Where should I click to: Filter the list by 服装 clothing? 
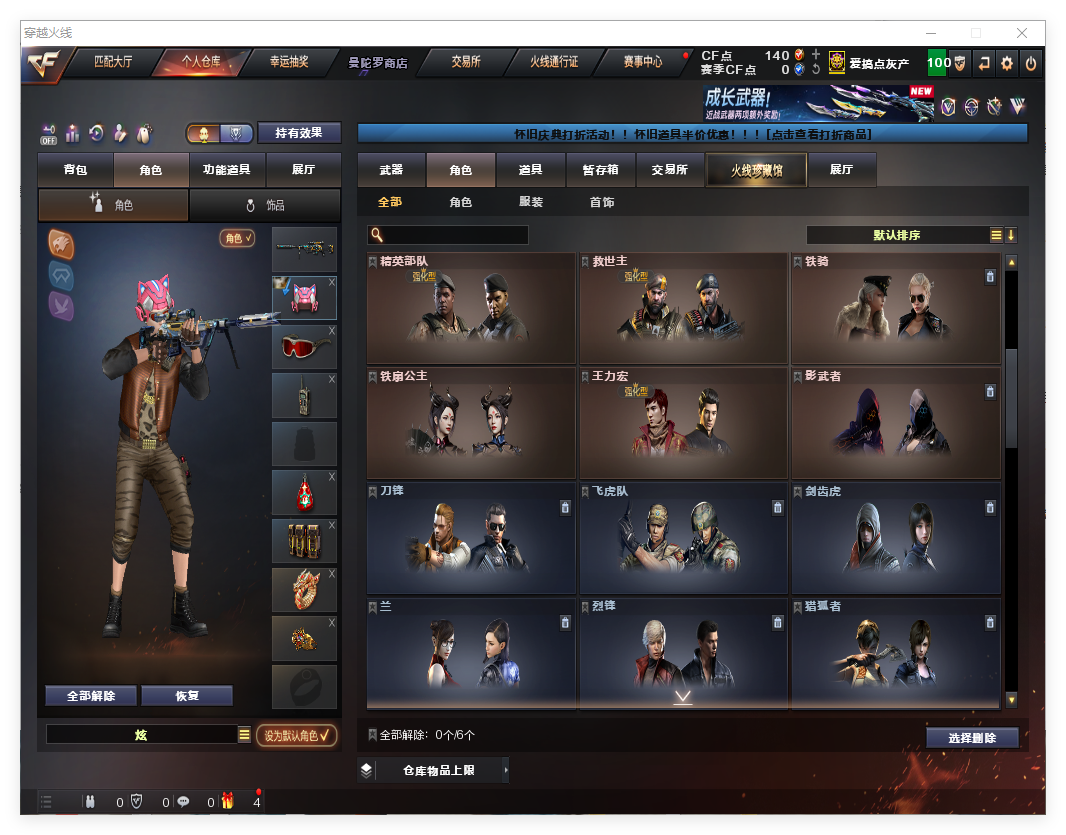click(531, 202)
